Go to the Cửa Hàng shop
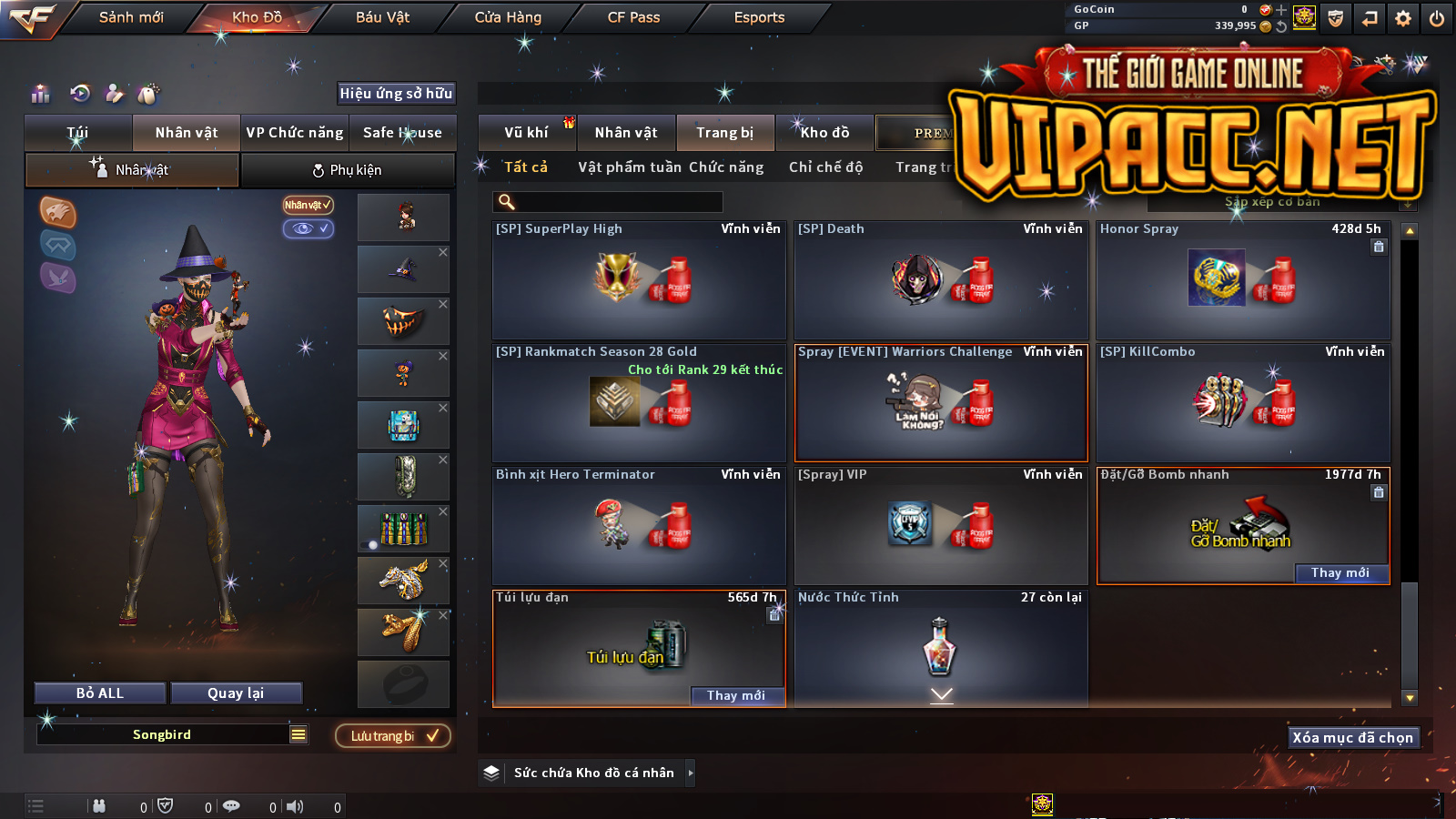This screenshot has height=819, width=1456. pyautogui.click(x=508, y=17)
